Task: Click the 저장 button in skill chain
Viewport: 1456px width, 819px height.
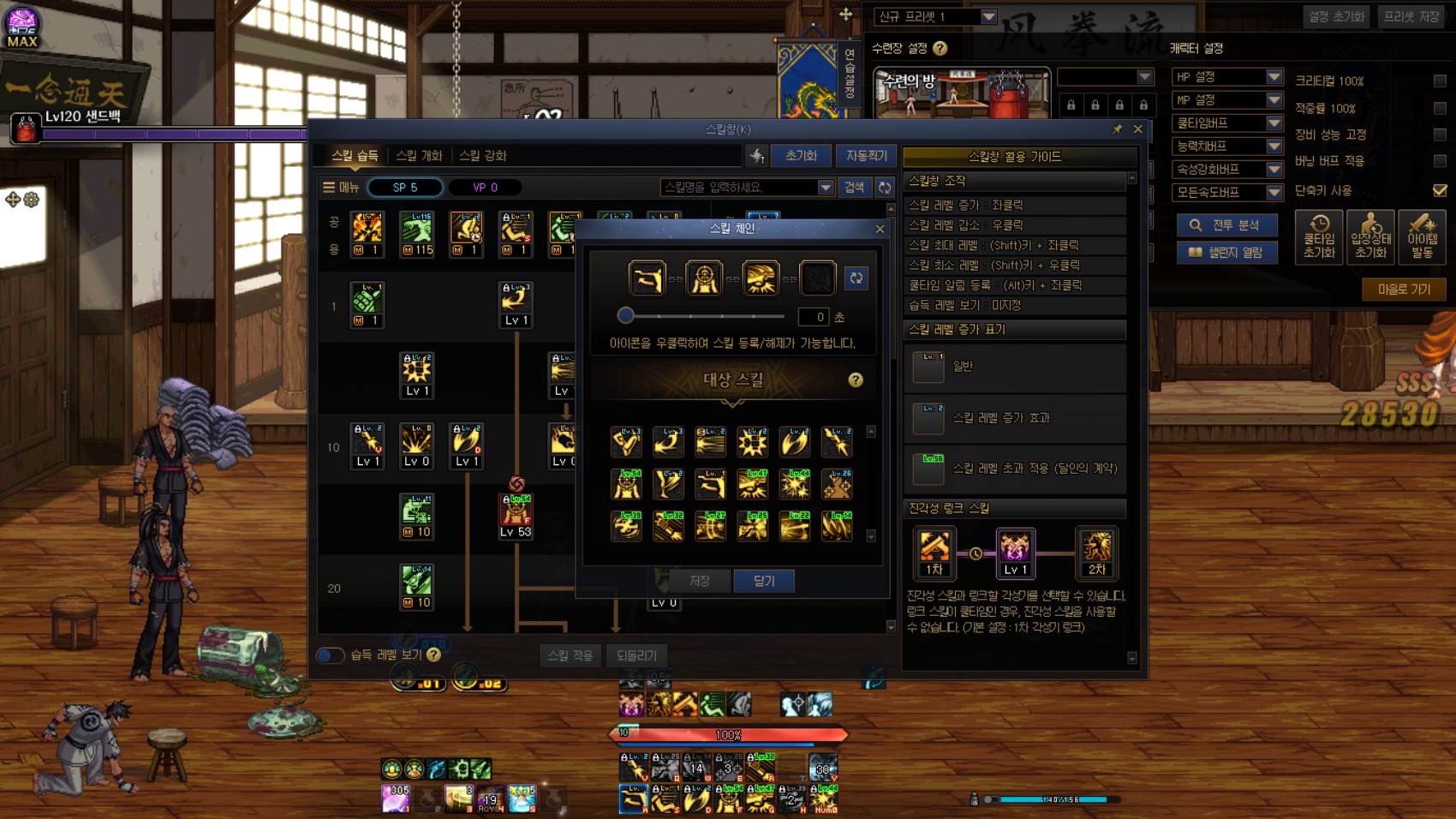Action: point(700,581)
